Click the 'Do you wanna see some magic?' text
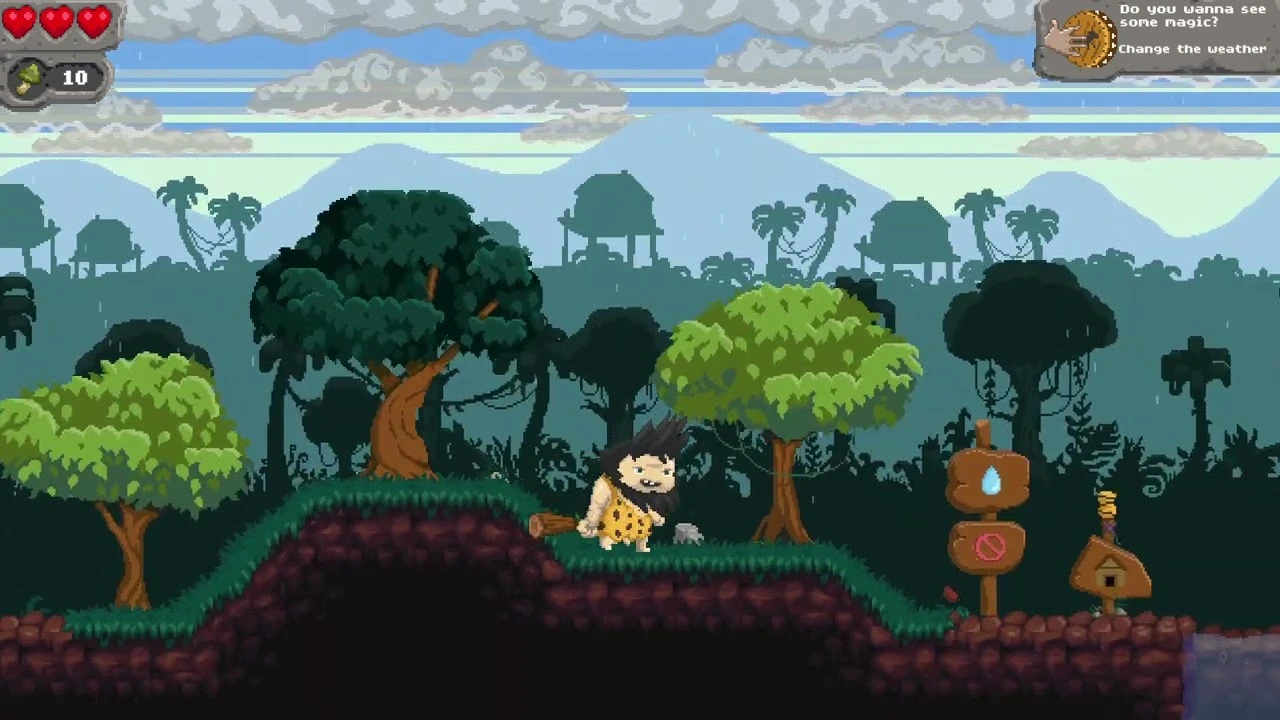This screenshot has height=720, width=1280. point(1191,16)
